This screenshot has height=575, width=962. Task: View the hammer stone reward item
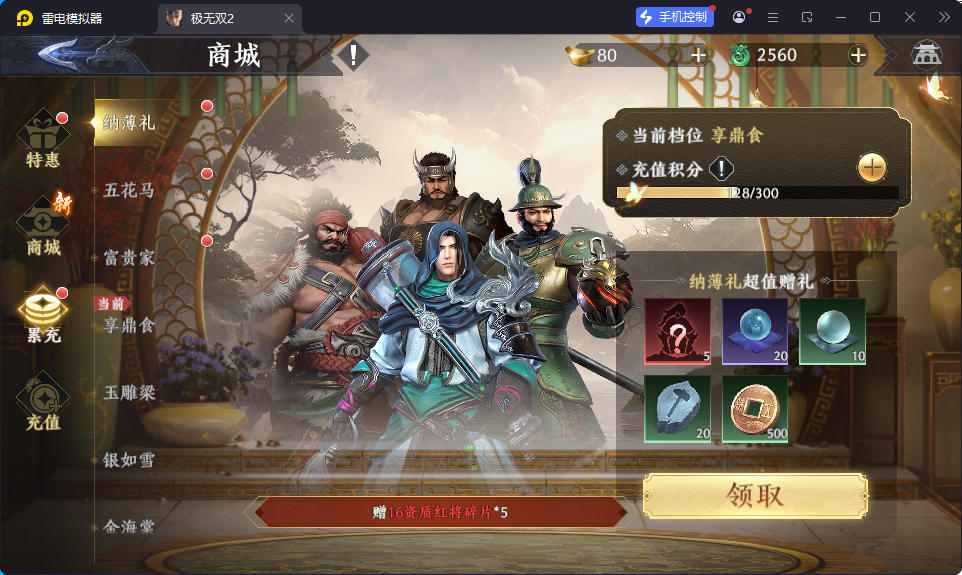(677, 408)
